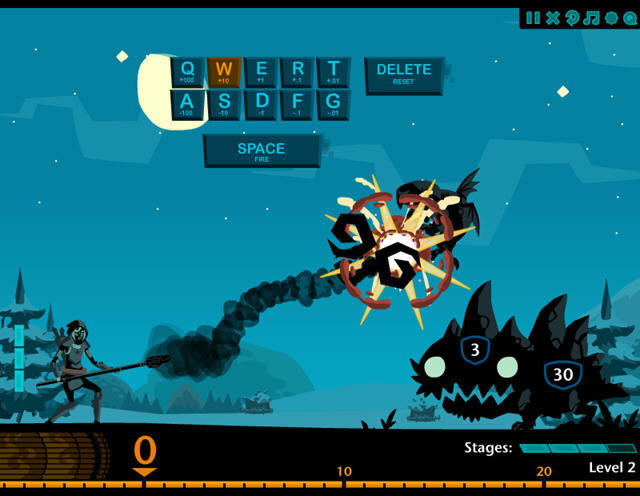Add 1 with the E tile

click(261, 71)
